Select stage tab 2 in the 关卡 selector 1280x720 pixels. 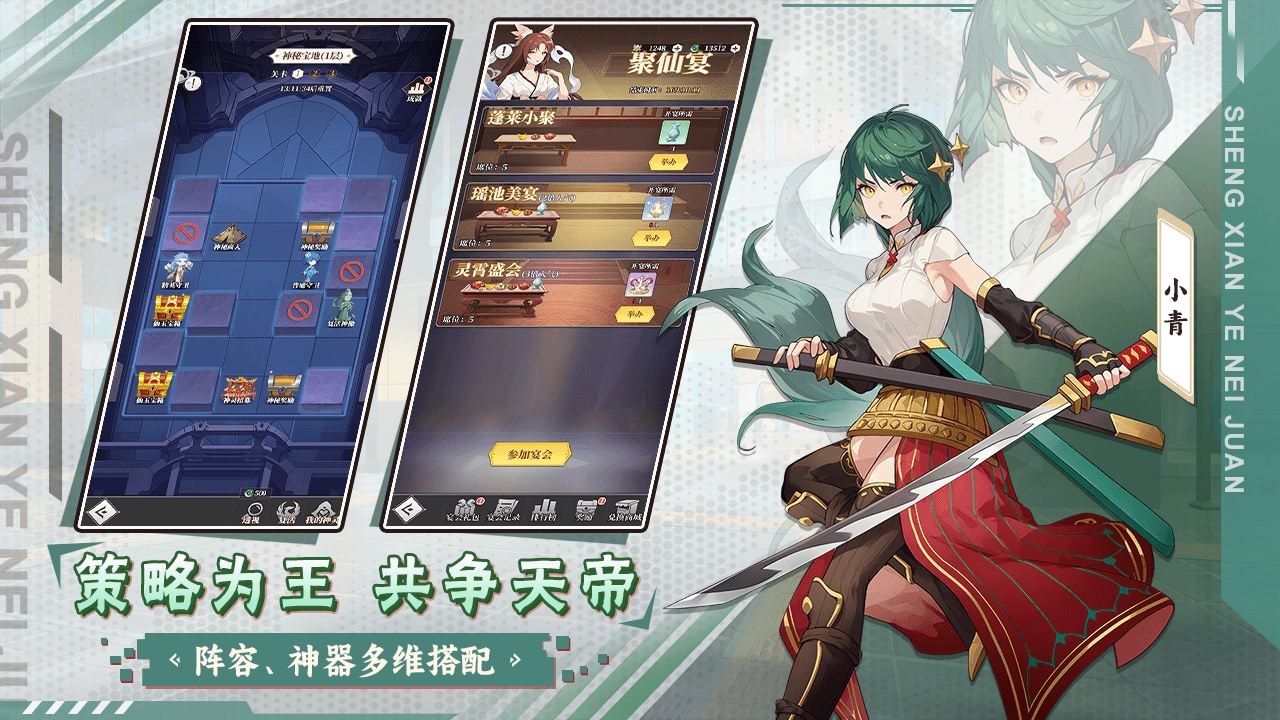pos(314,73)
